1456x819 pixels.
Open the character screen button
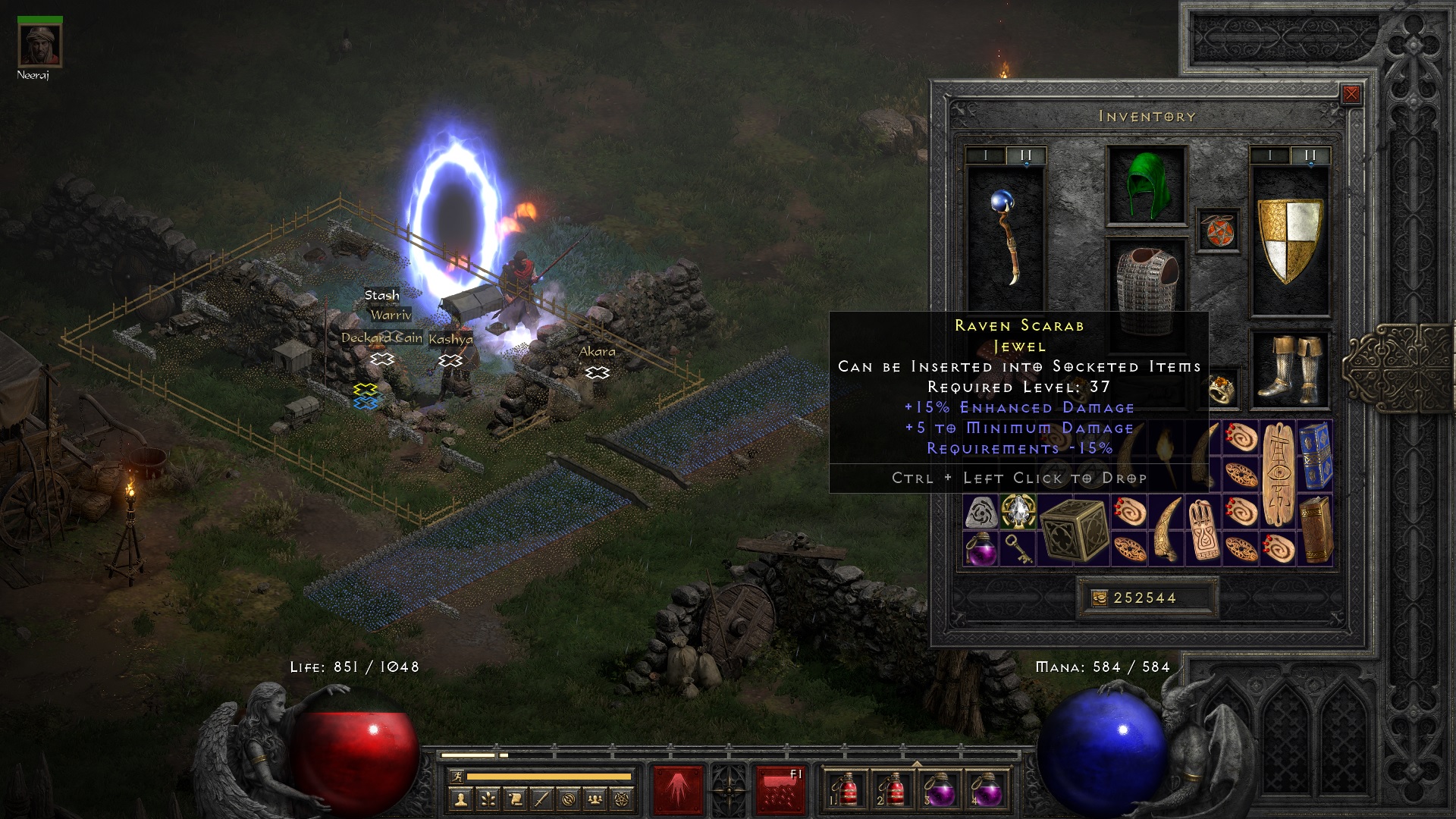click(x=461, y=799)
